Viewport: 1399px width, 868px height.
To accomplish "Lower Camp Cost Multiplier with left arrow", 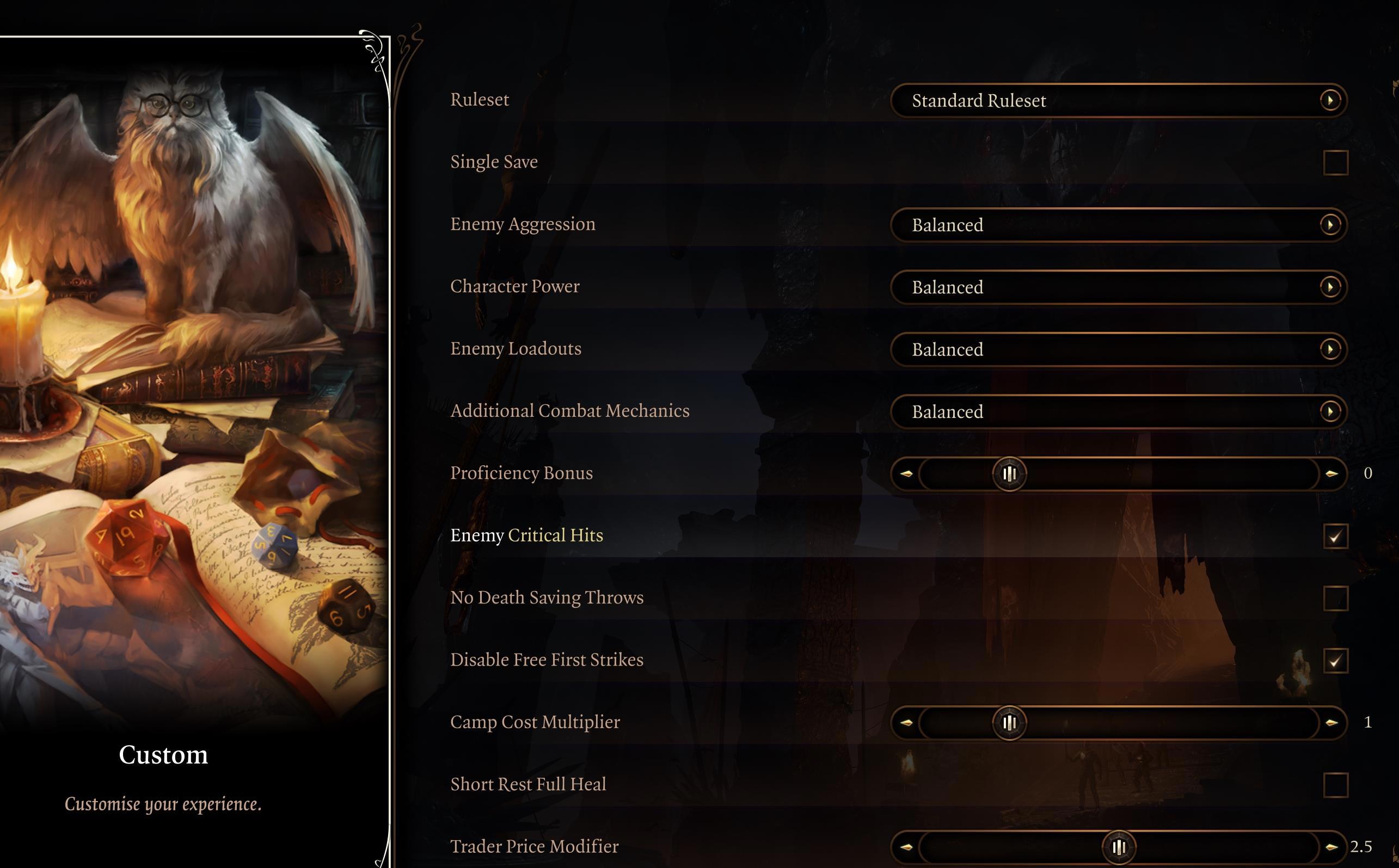I will 906,722.
